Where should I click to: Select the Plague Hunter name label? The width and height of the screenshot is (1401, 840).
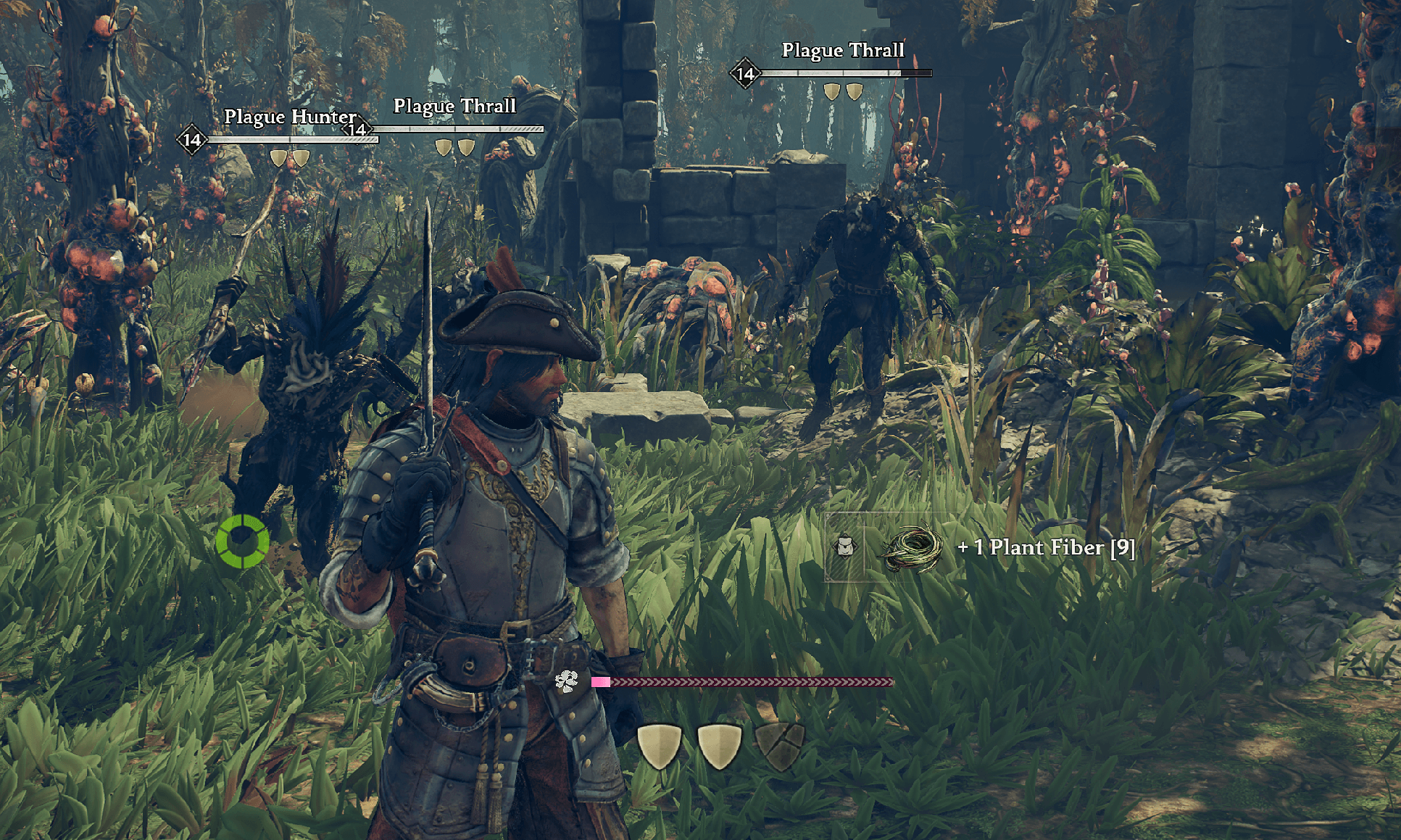pos(290,116)
